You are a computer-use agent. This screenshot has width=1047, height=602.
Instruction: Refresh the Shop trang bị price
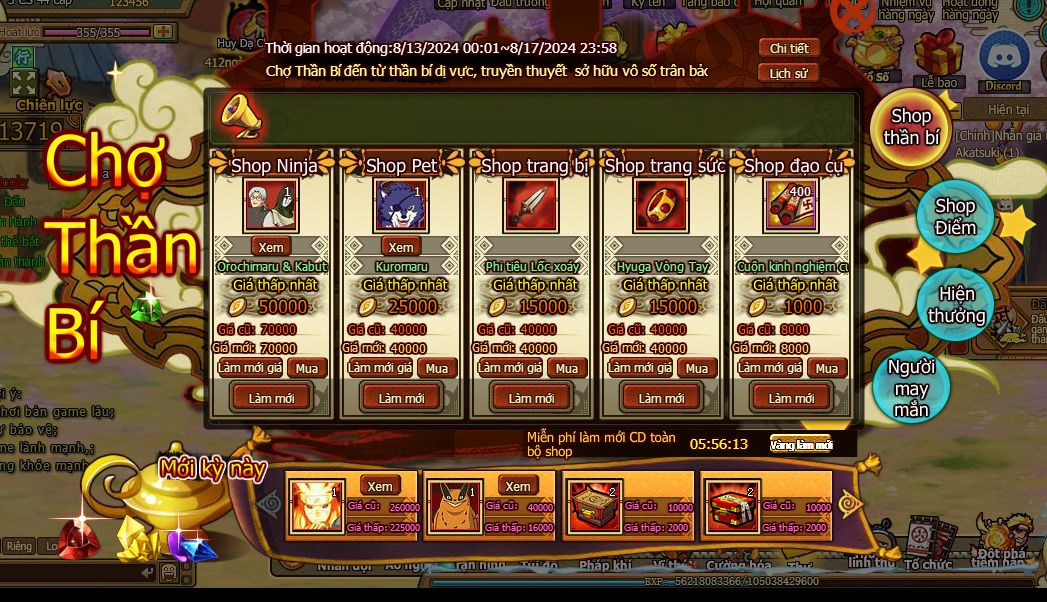coord(510,368)
